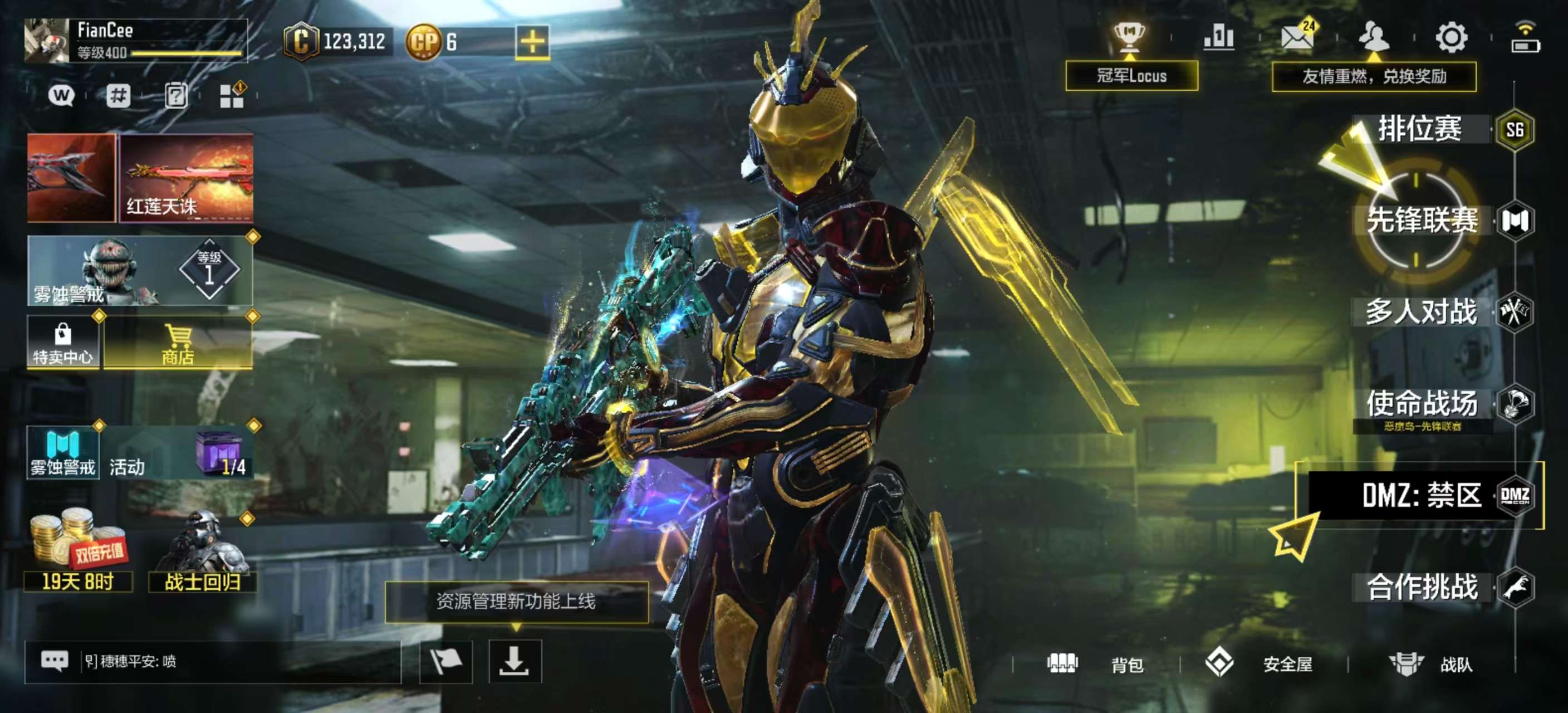Select 排位赛 ranked mode
Screen dimensions: 1568x713
coord(1420,130)
